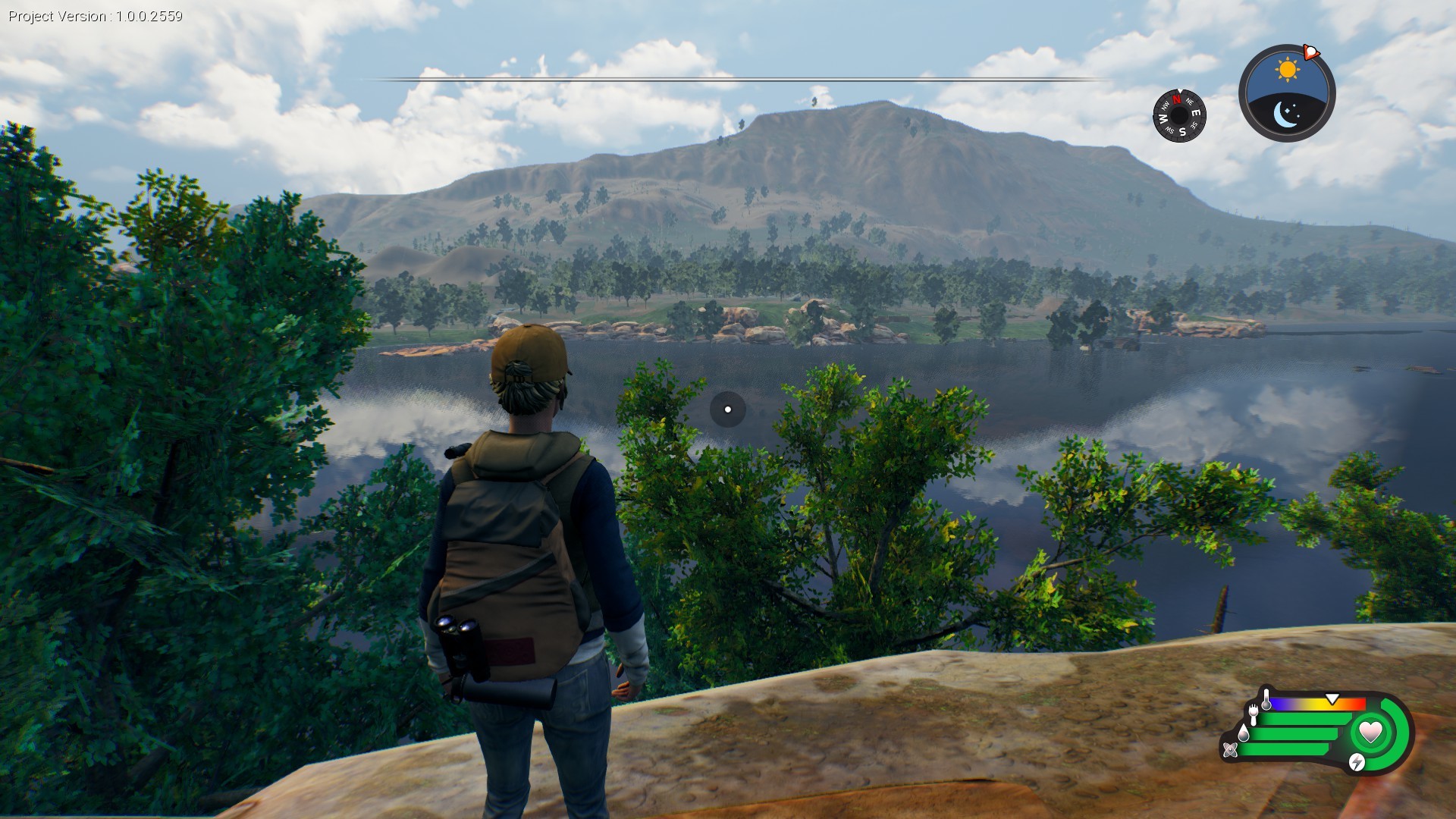This screenshot has width=1456, height=819.
Task: Select the atom-shaped status icon
Action: coord(1230,750)
